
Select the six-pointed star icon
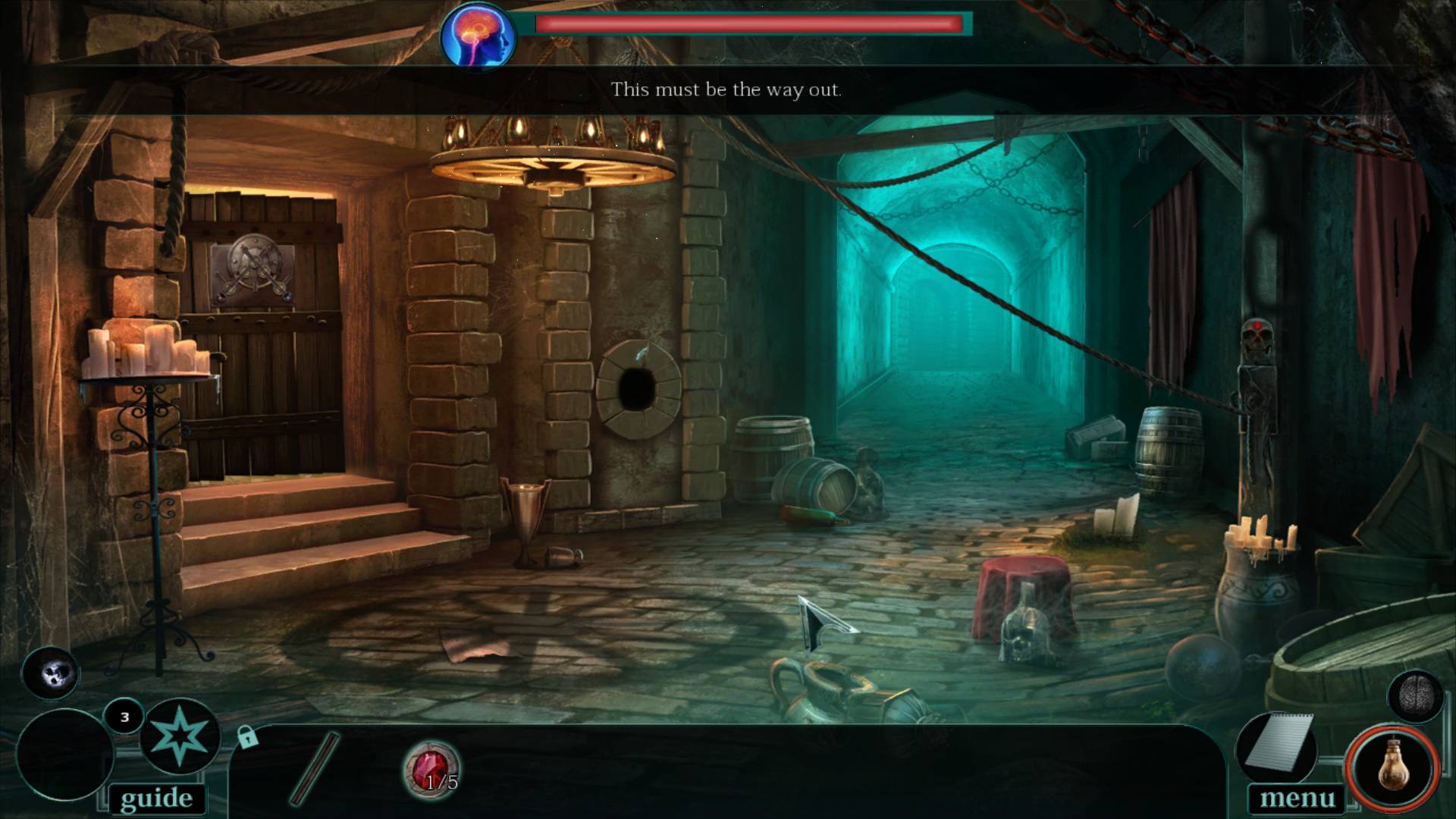pos(180,736)
